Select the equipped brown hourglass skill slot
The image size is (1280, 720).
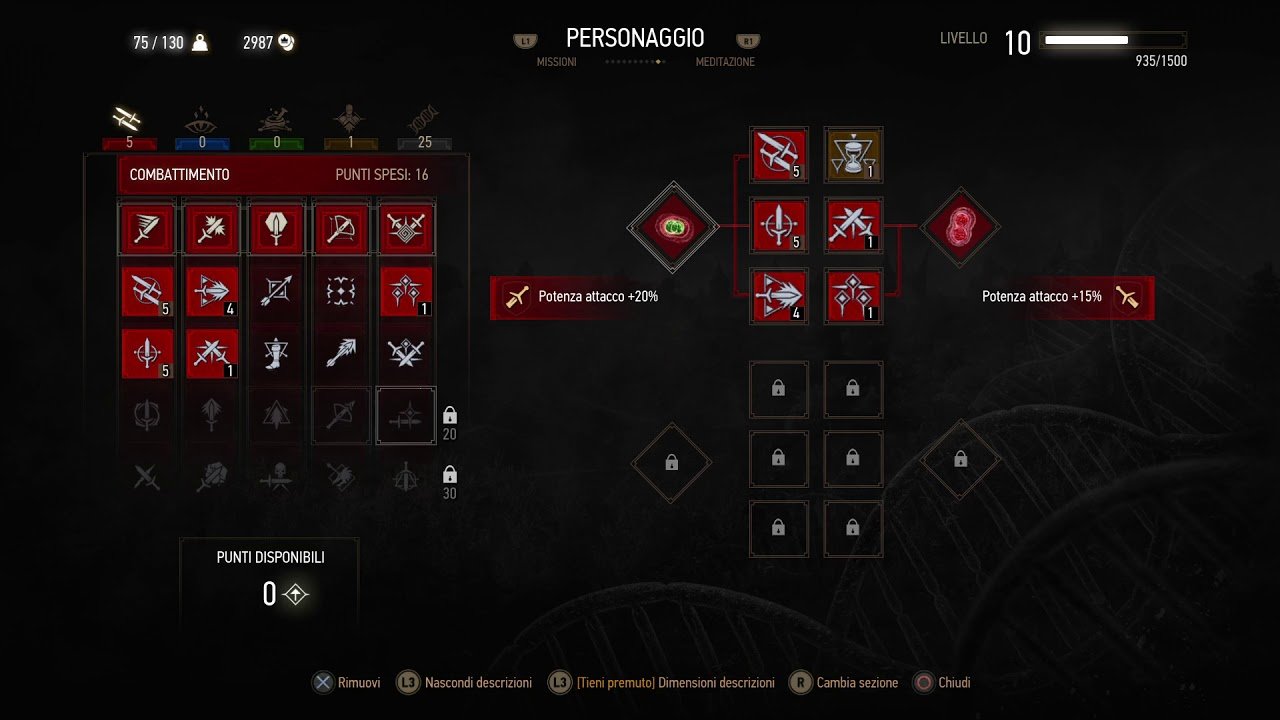pyautogui.click(x=853, y=154)
